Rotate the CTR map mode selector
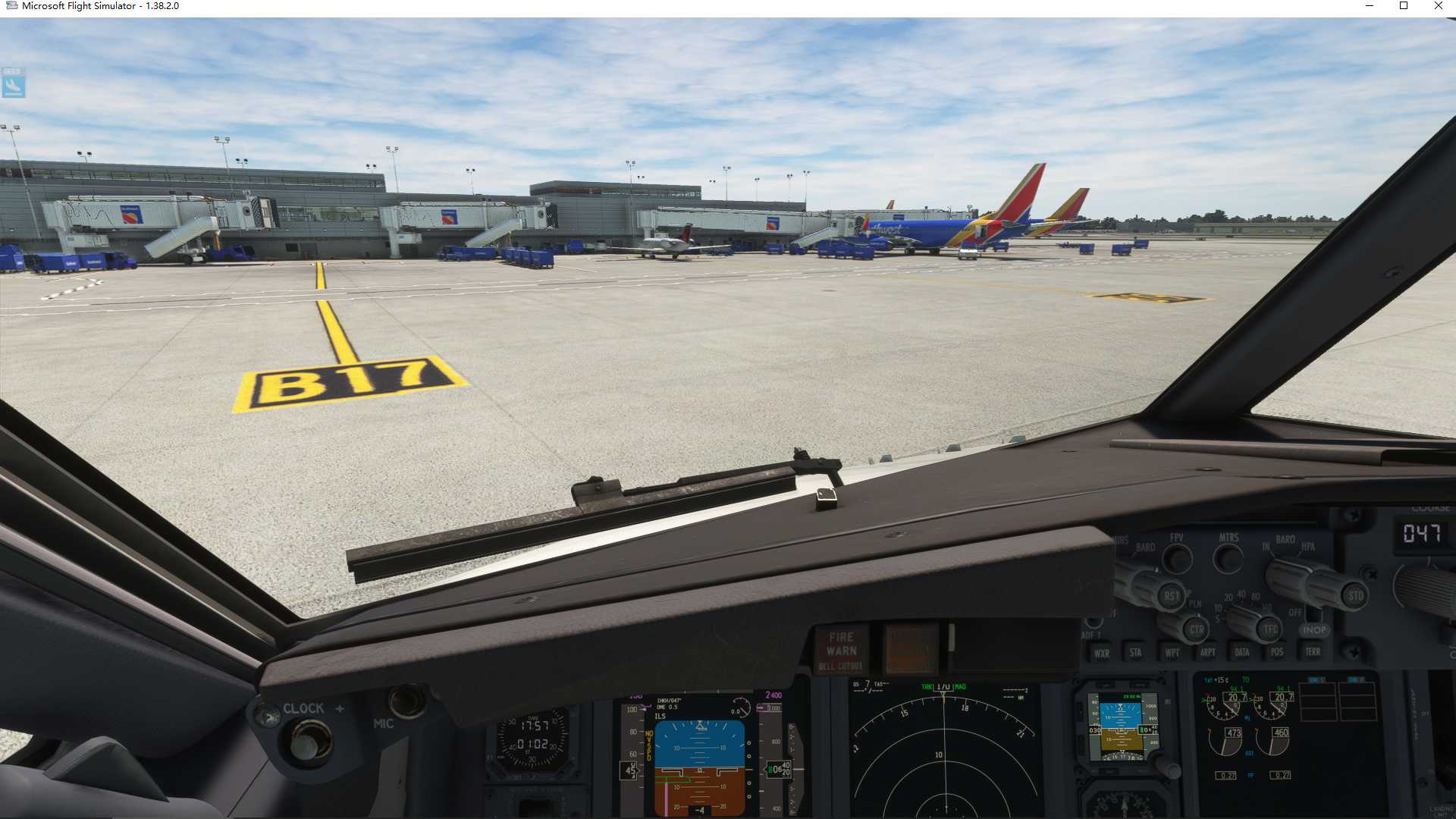This screenshot has height=819, width=1456. point(1196,630)
